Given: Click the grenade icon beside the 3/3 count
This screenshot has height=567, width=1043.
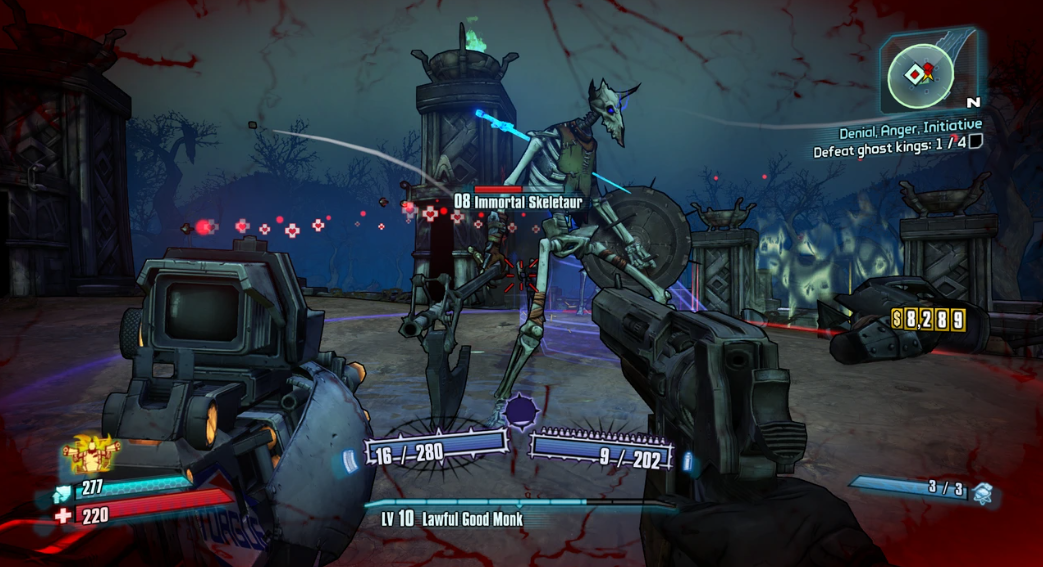Looking at the screenshot, I should 982,492.
